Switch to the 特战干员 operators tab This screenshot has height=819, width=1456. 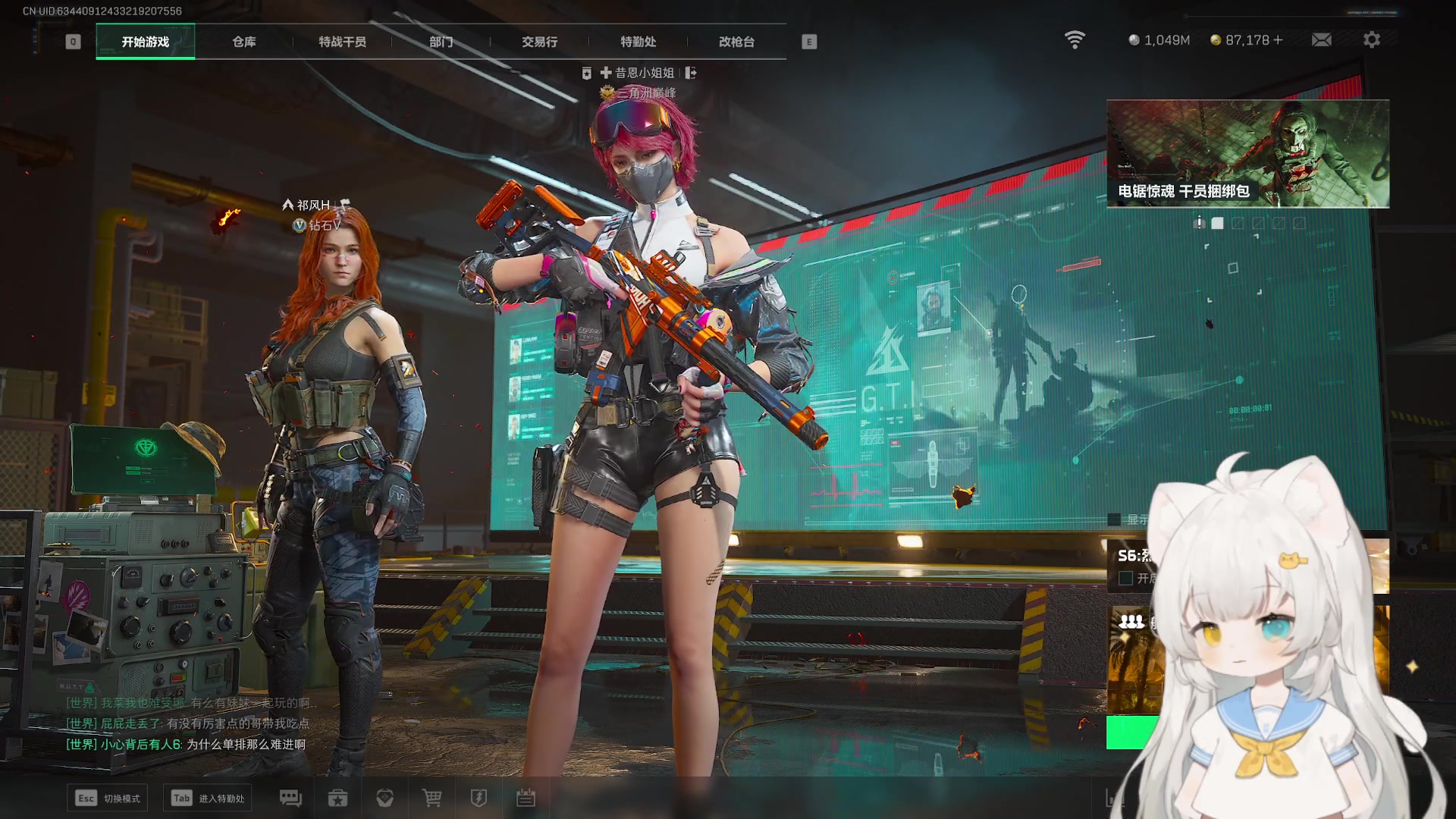pos(342,42)
